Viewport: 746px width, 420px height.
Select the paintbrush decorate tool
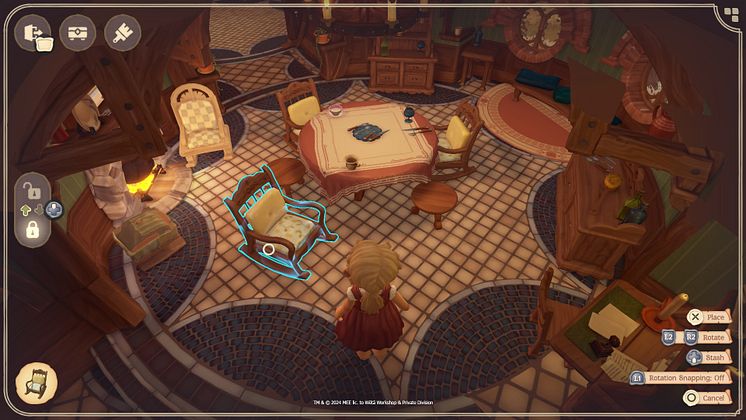click(122, 32)
